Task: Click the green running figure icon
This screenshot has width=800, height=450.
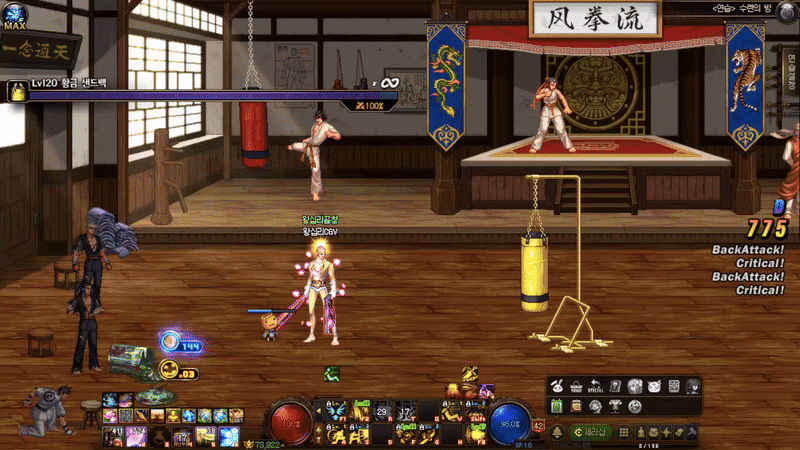Action: [330, 373]
